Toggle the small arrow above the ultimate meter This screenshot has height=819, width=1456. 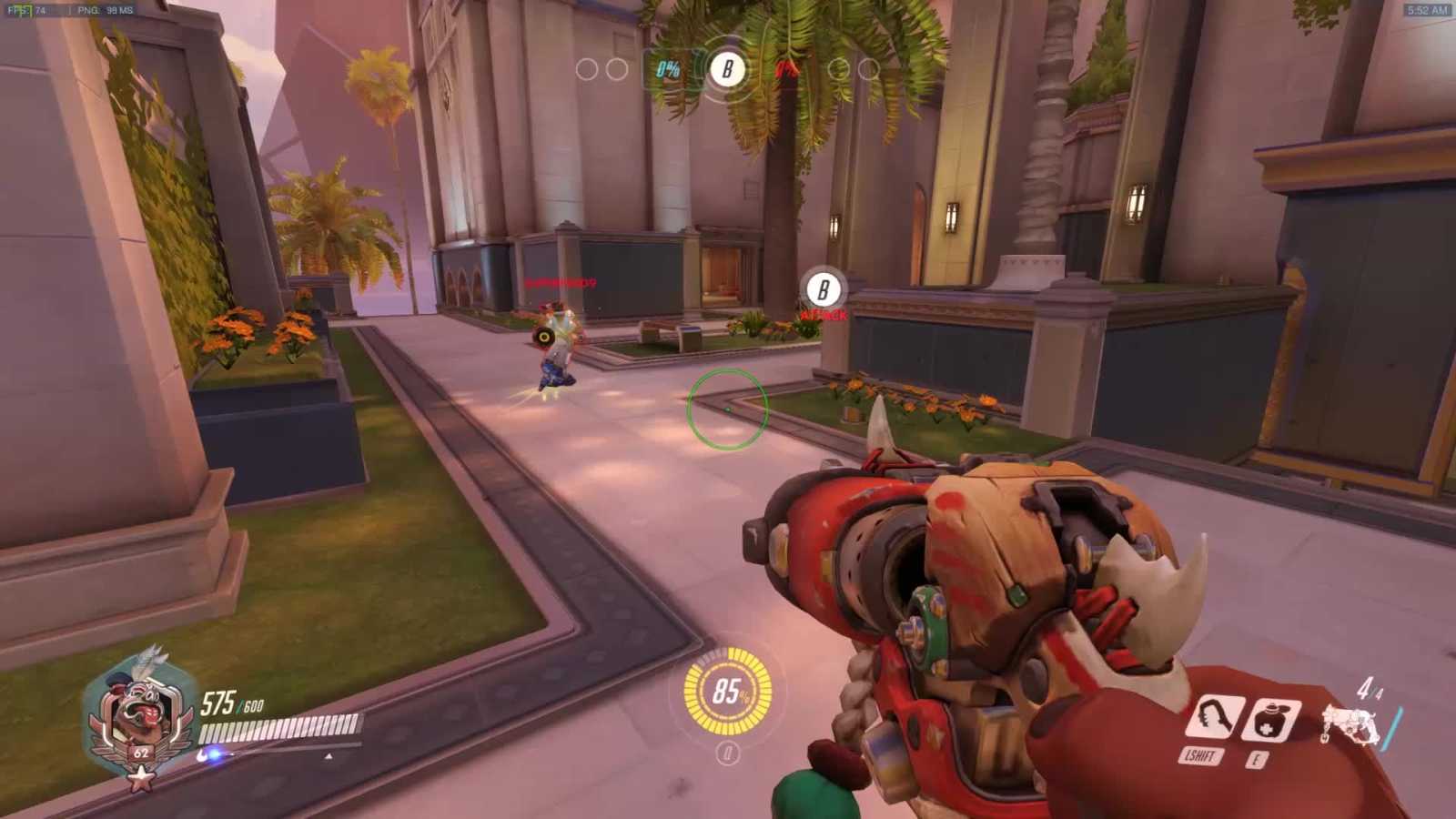tap(329, 755)
